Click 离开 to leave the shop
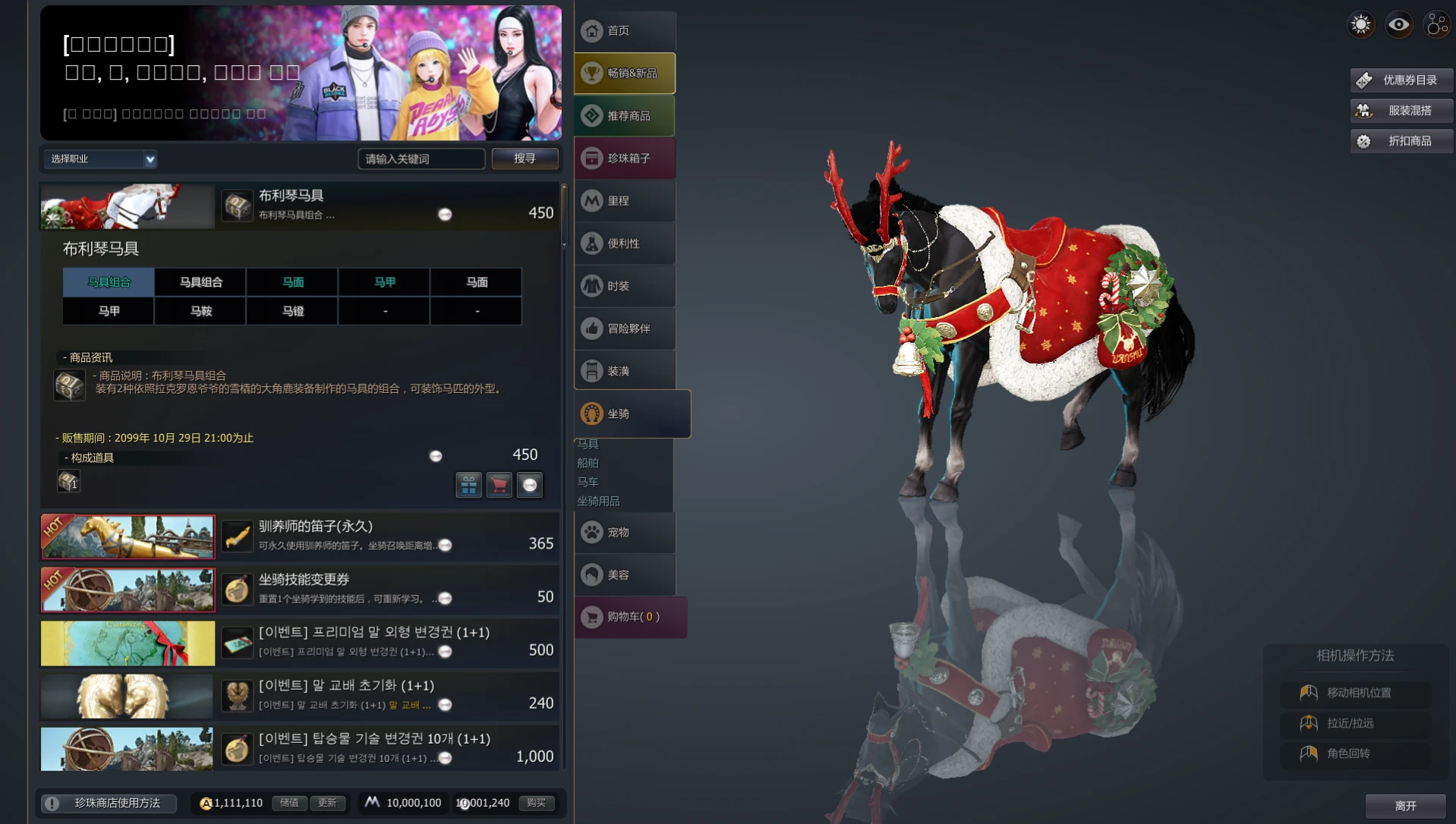This screenshot has width=1456, height=824. (x=1405, y=806)
